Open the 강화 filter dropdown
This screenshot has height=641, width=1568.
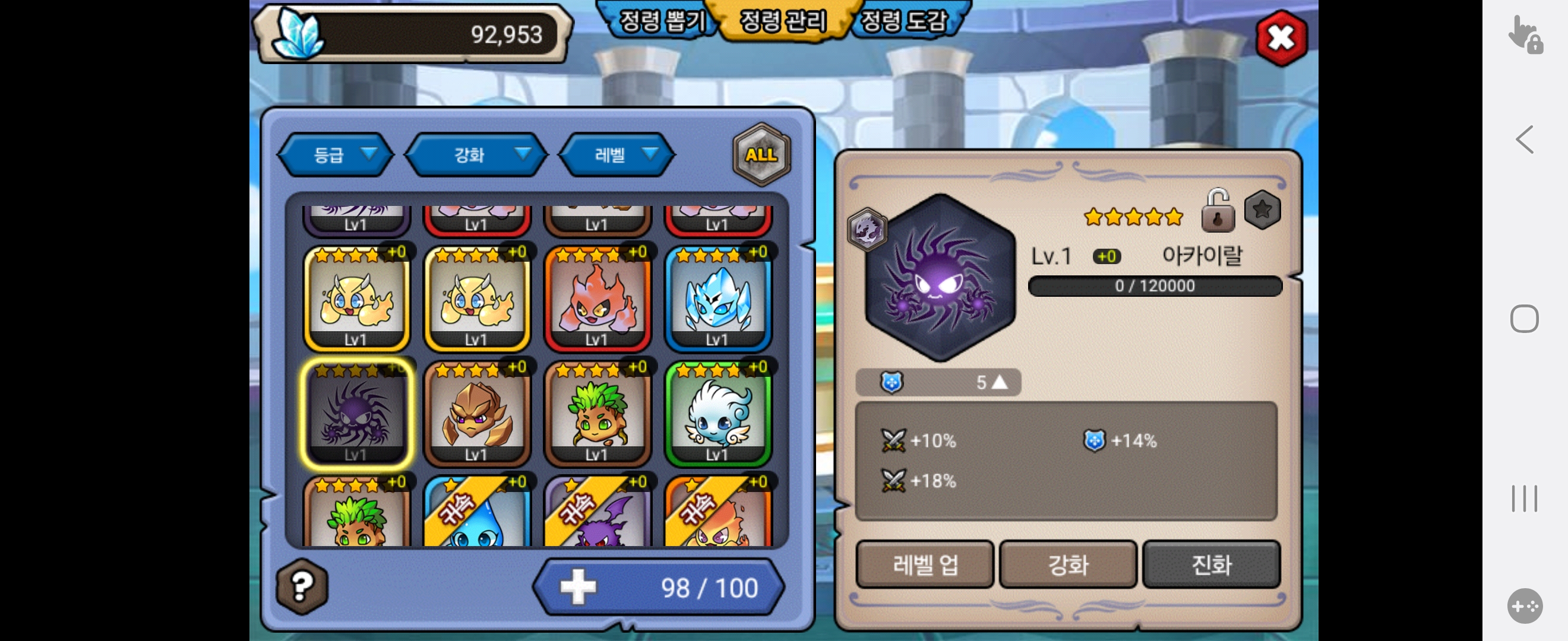(x=476, y=155)
